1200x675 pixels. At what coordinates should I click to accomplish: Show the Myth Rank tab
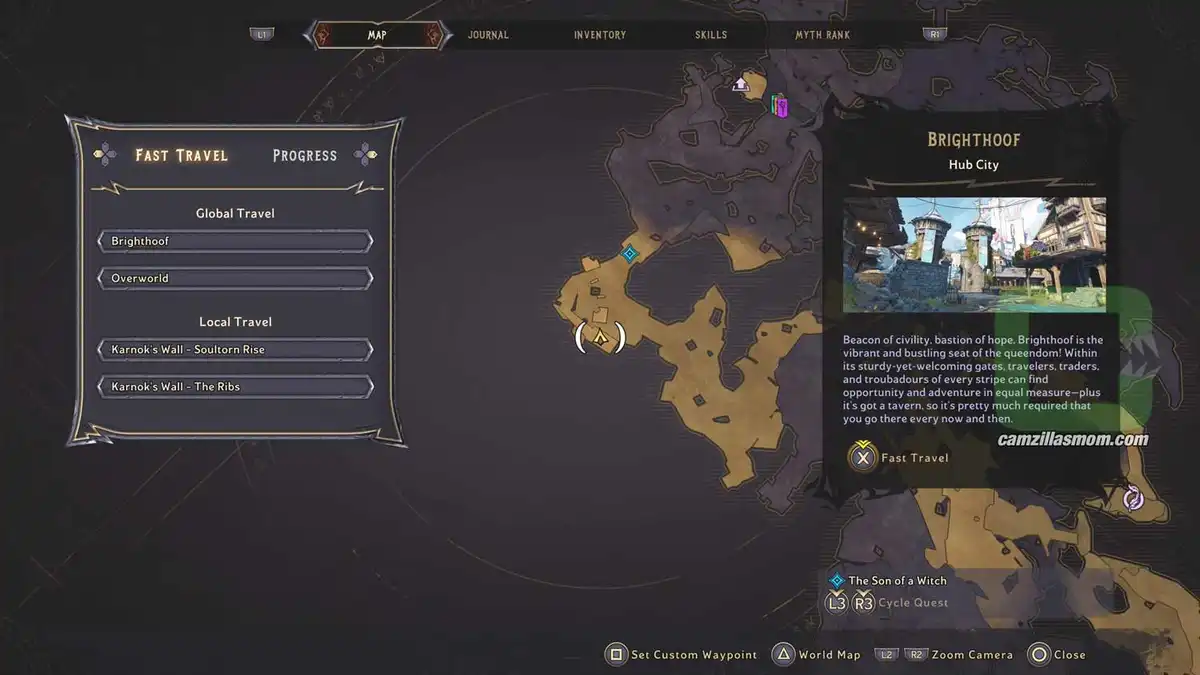coord(822,35)
